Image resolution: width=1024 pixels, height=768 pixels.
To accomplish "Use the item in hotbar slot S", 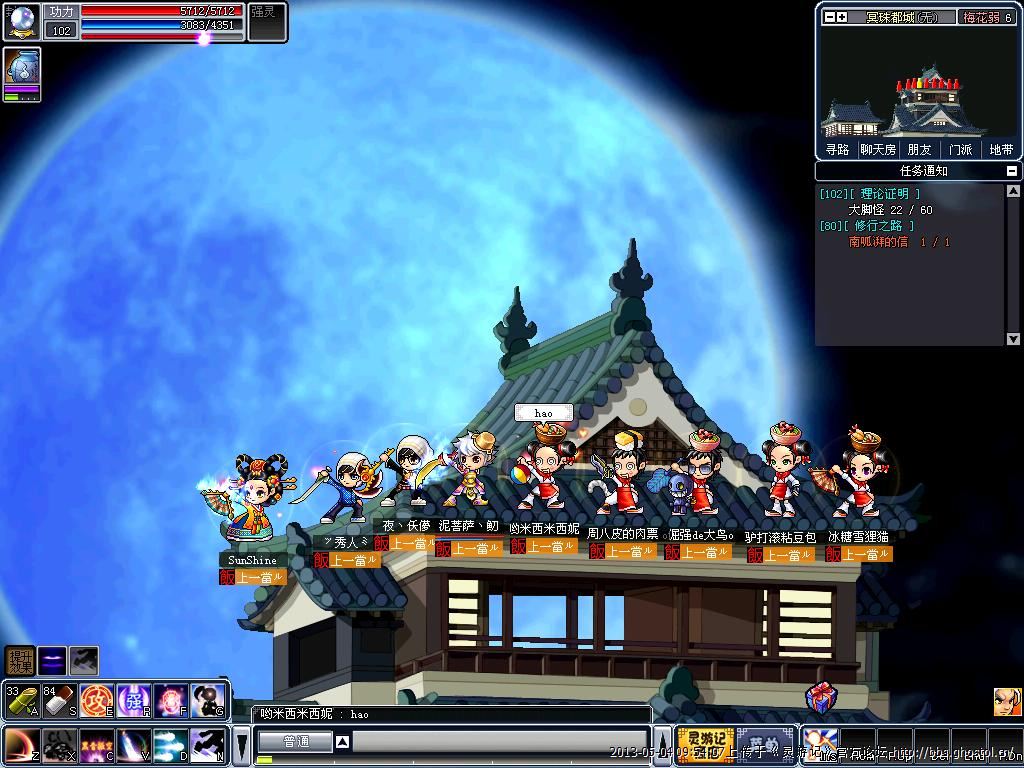I will click(x=58, y=700).
